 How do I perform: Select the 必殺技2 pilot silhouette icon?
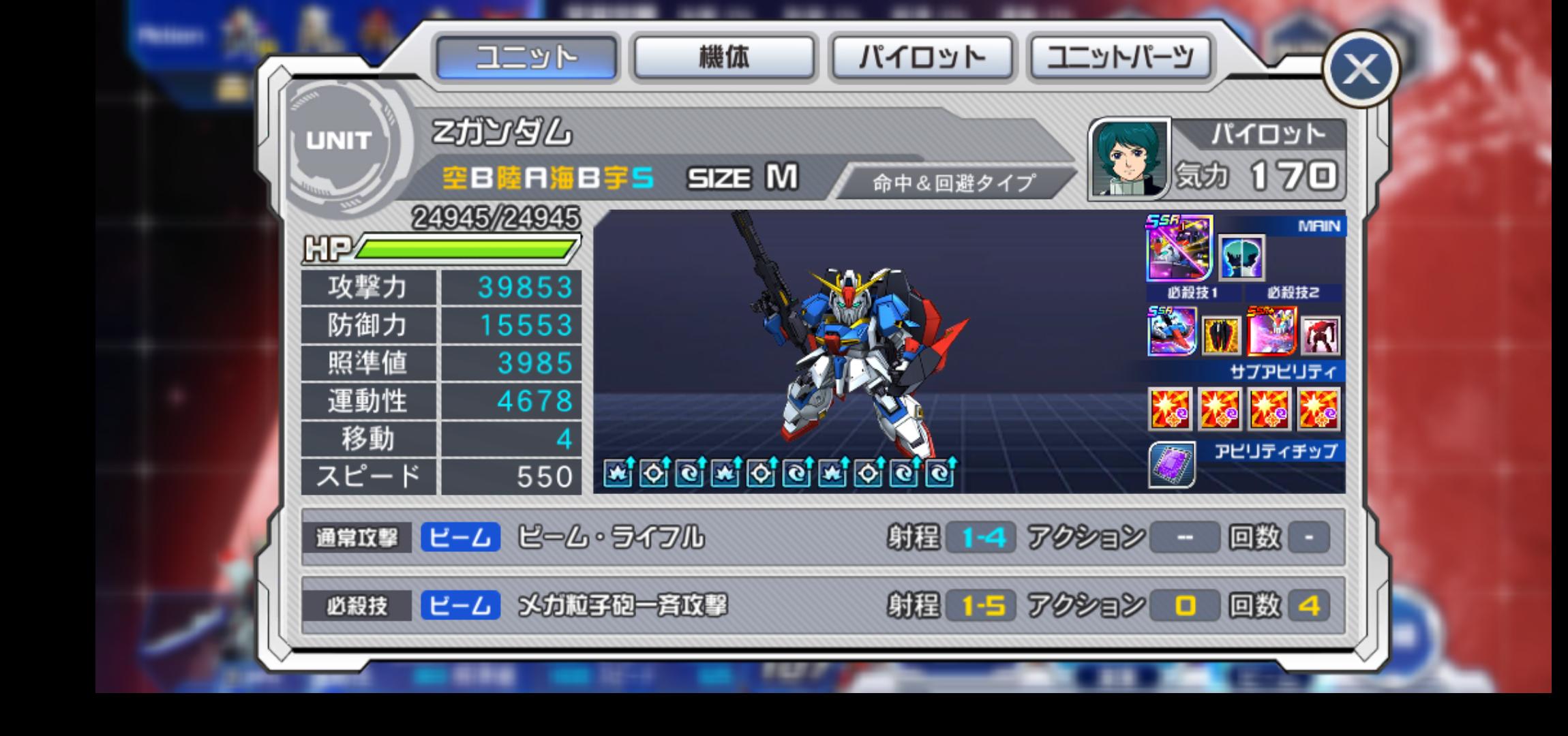click(x=1241, y=258)
